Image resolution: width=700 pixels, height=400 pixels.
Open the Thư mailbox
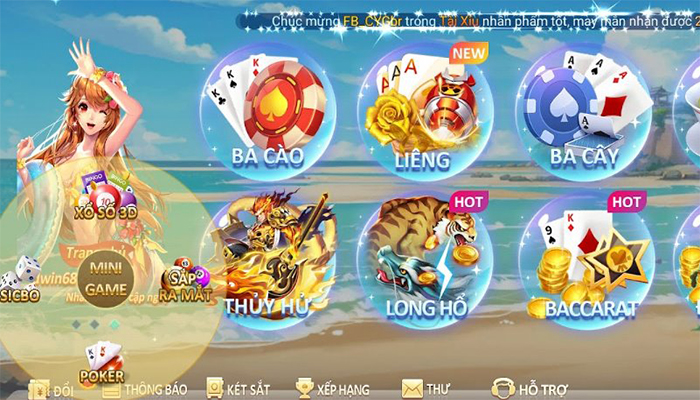pos(426,388)
